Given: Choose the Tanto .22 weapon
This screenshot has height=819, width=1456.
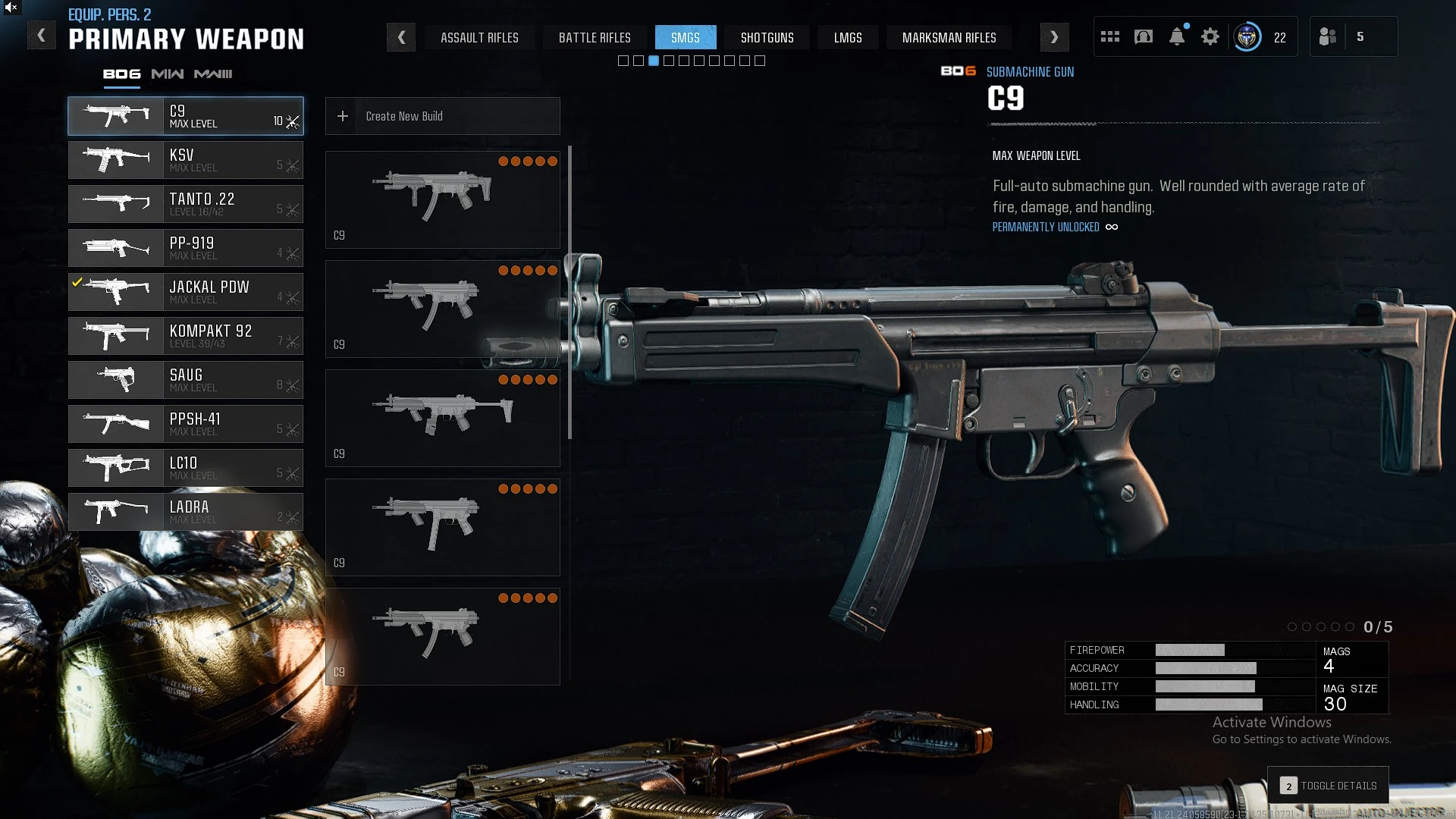Looking at the screenshot, I should click(186, 204).
